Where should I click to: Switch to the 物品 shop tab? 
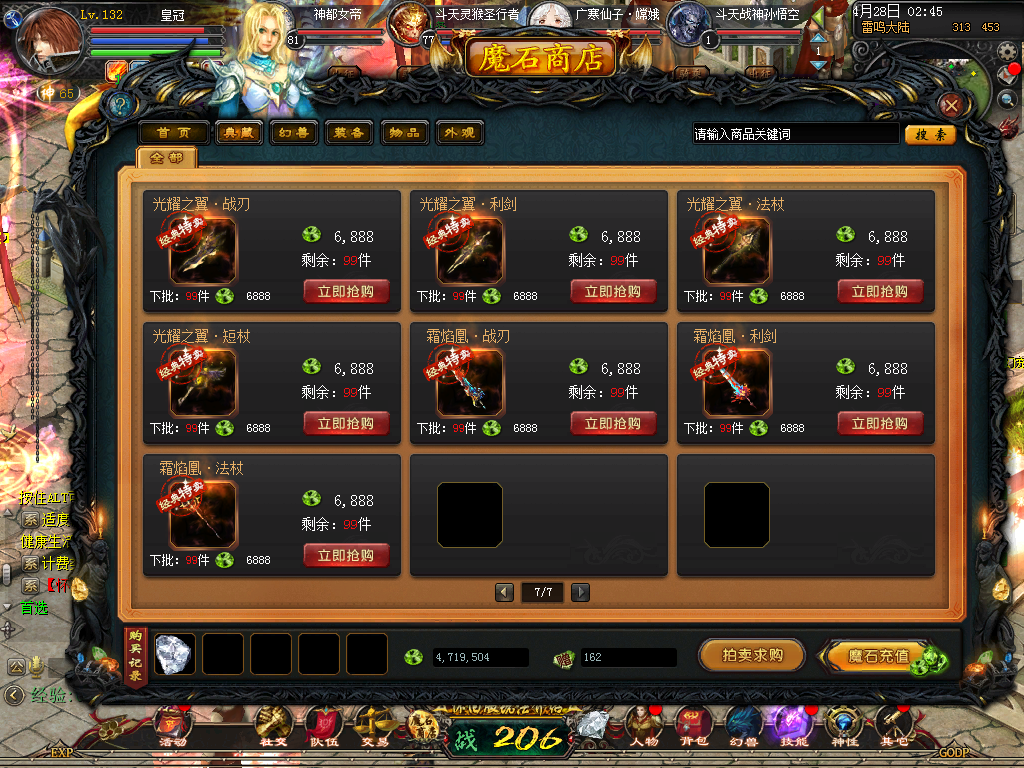point(404,133)
